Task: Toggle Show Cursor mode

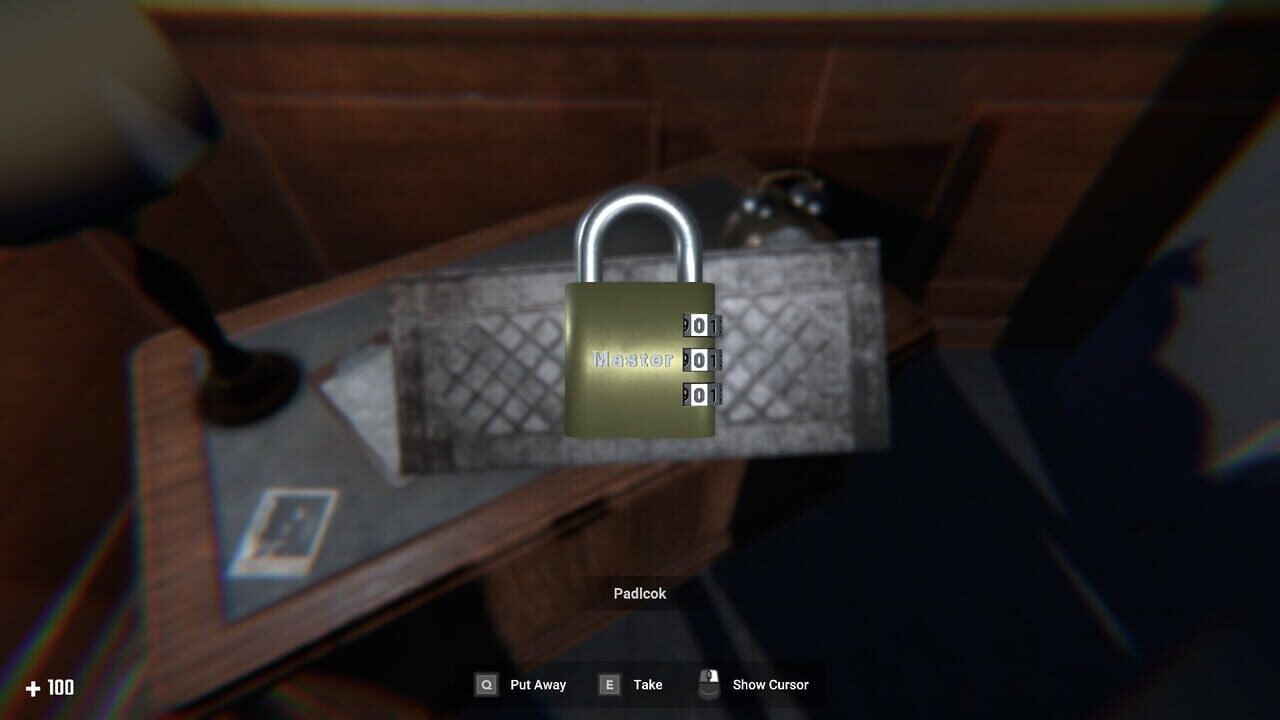Action: click(x=769, y=685)
